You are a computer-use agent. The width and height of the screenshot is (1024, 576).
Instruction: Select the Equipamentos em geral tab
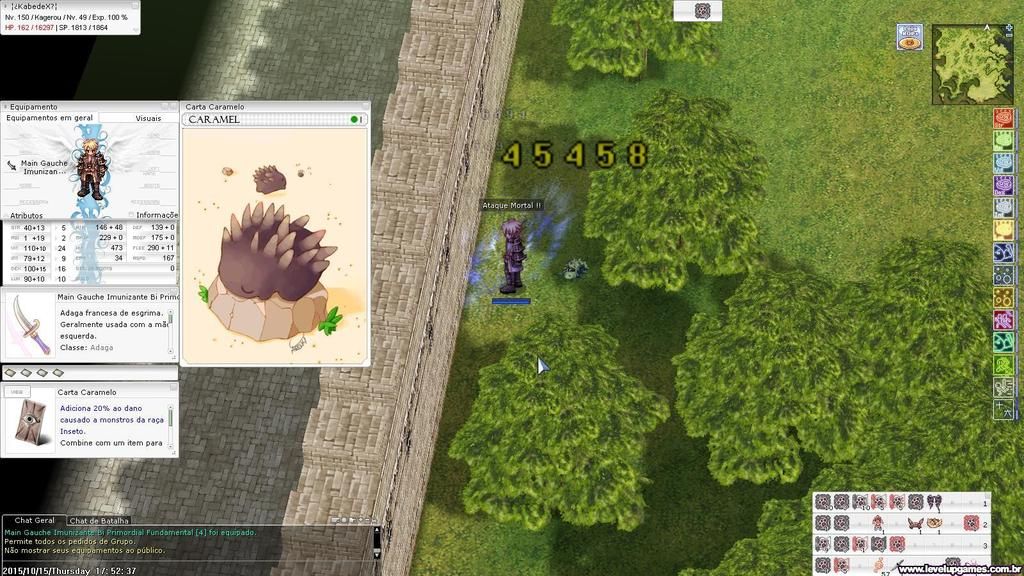click(x=50, y=118)
